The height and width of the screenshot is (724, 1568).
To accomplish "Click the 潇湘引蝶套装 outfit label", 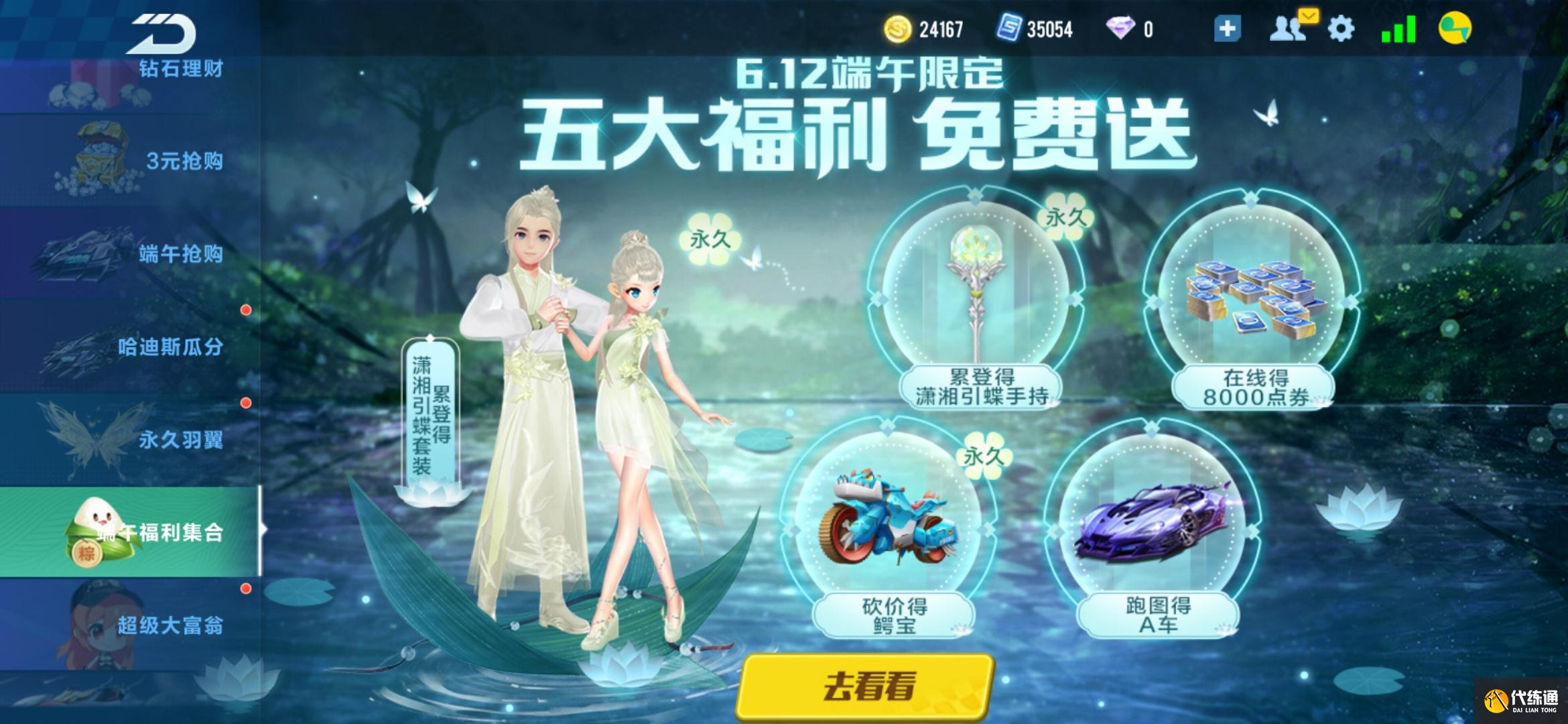I will click(431, 416).
